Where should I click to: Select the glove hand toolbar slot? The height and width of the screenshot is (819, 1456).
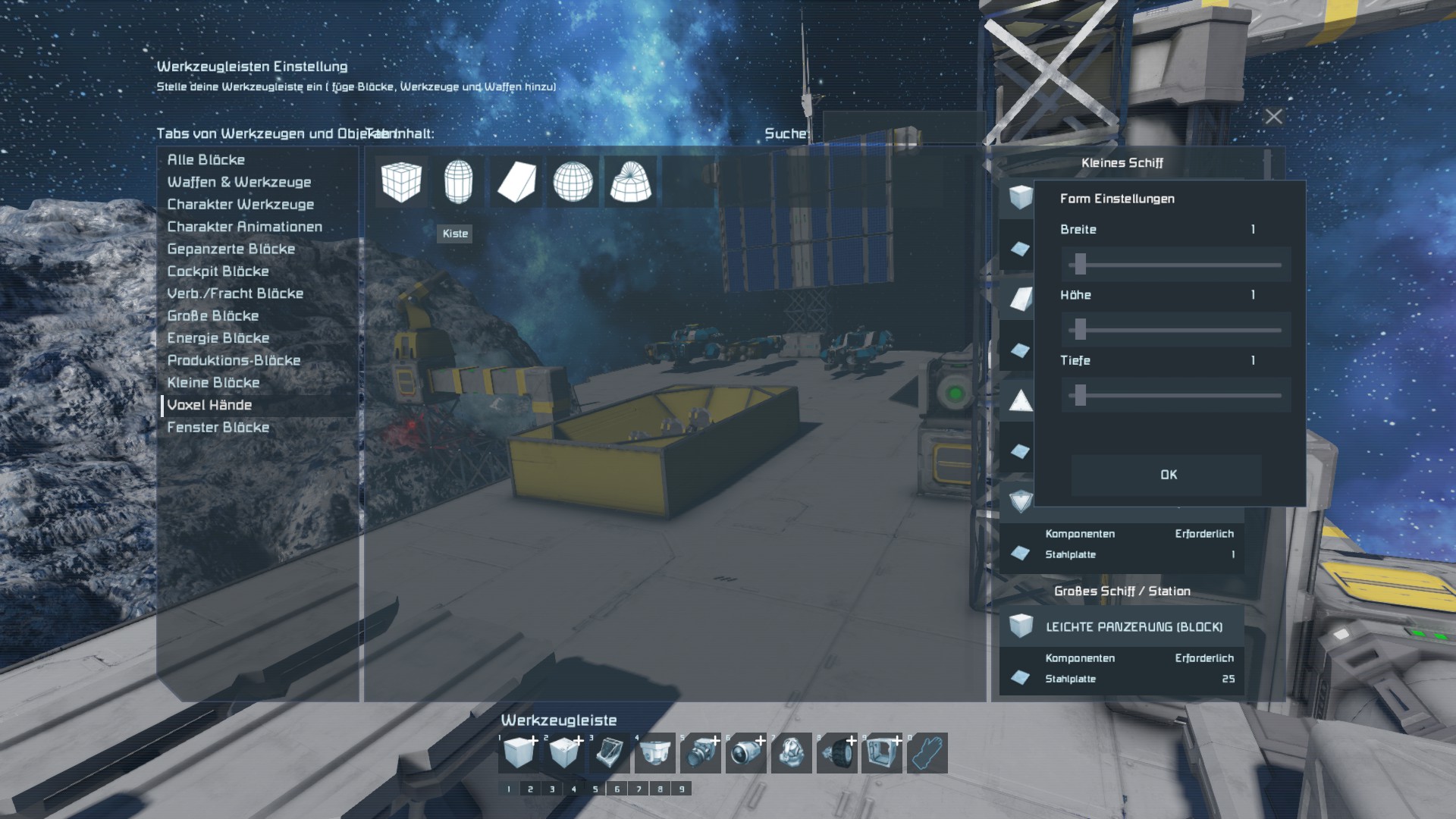pyautogui.click(x=927, y=754)
